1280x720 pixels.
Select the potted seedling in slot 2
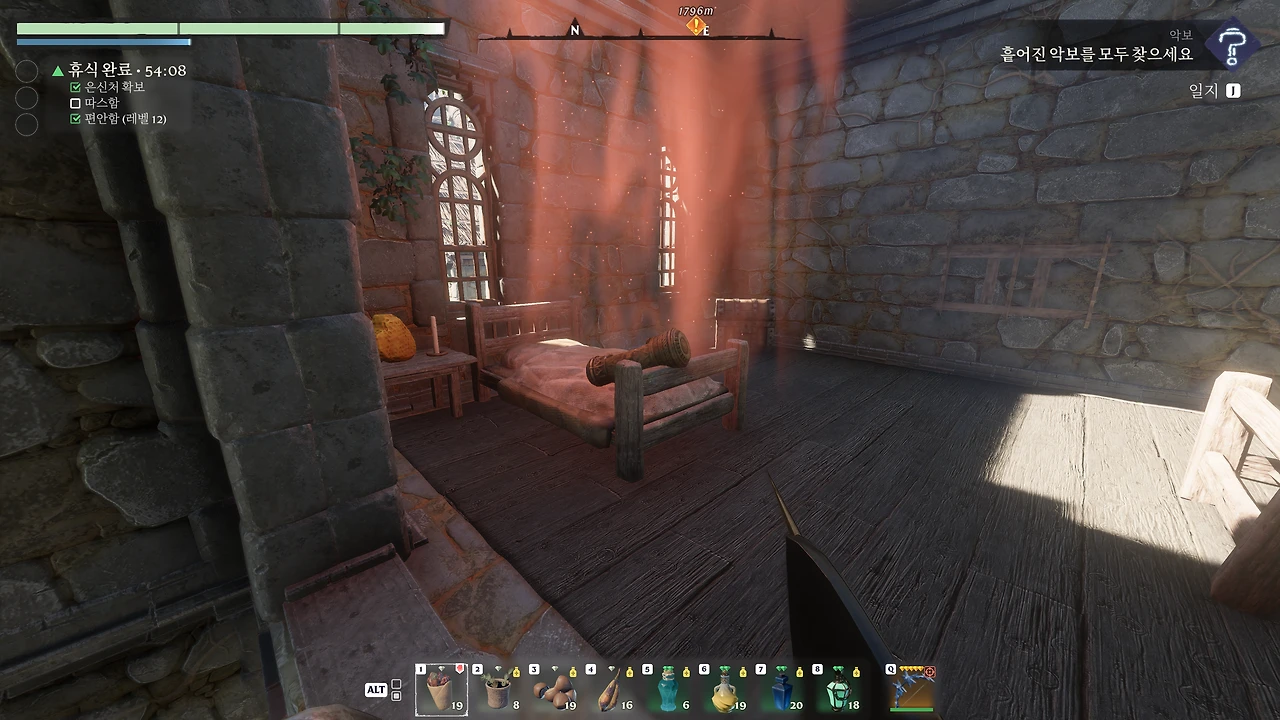[x=497, y=691]
